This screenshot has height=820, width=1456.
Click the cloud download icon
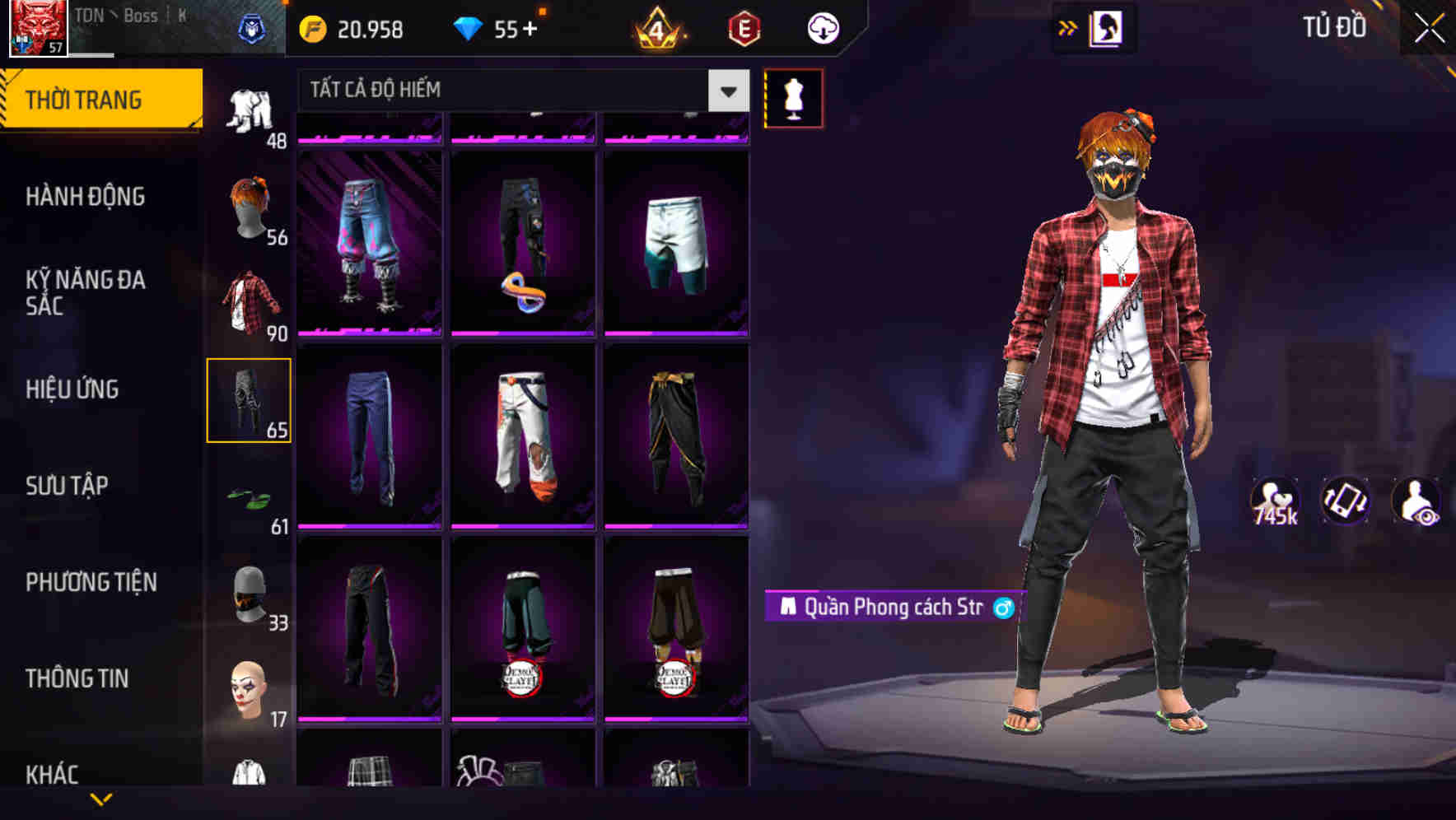pos(821,27)
